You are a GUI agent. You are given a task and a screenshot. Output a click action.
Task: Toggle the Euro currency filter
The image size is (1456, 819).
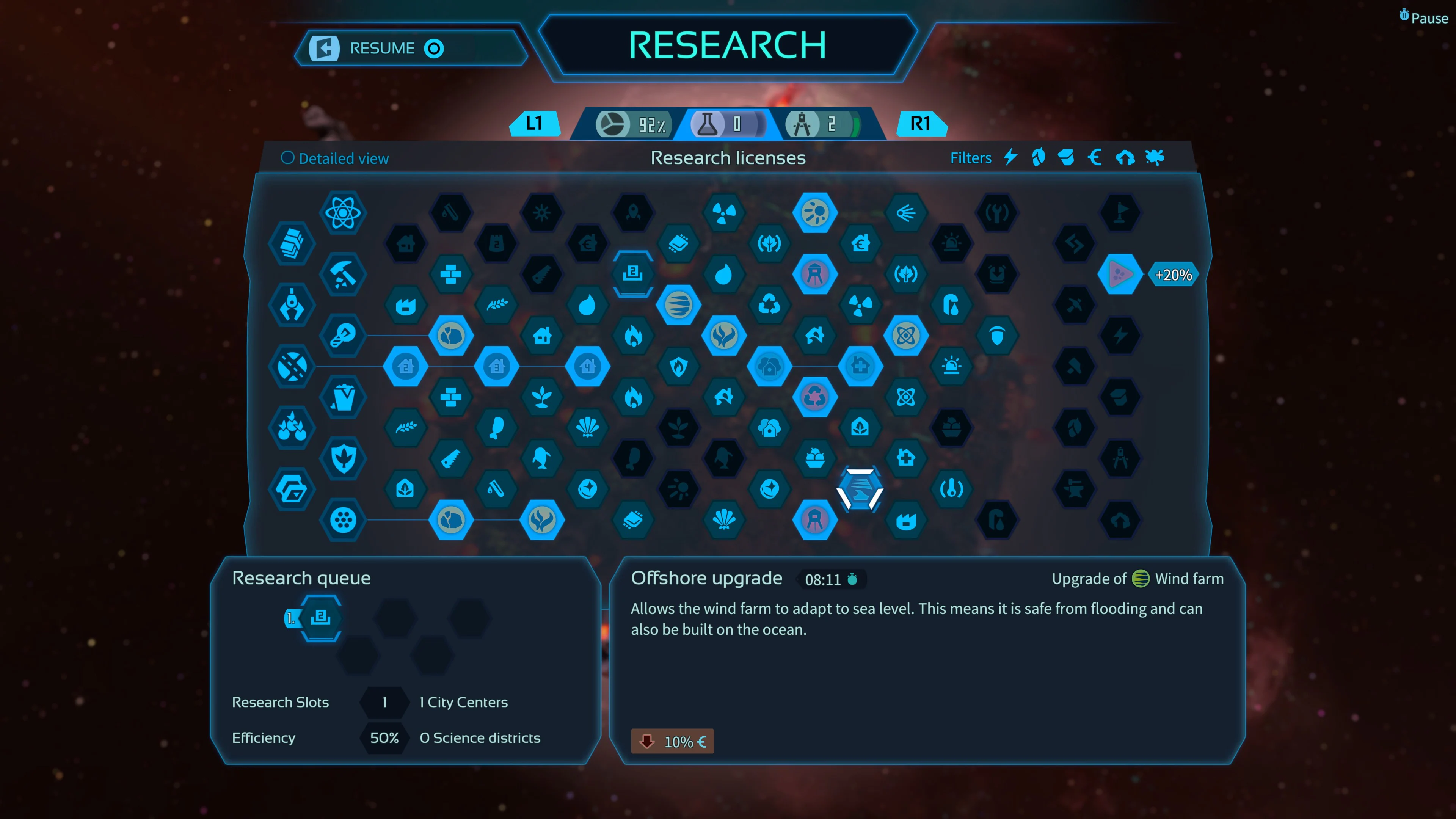click(1095, 158)
